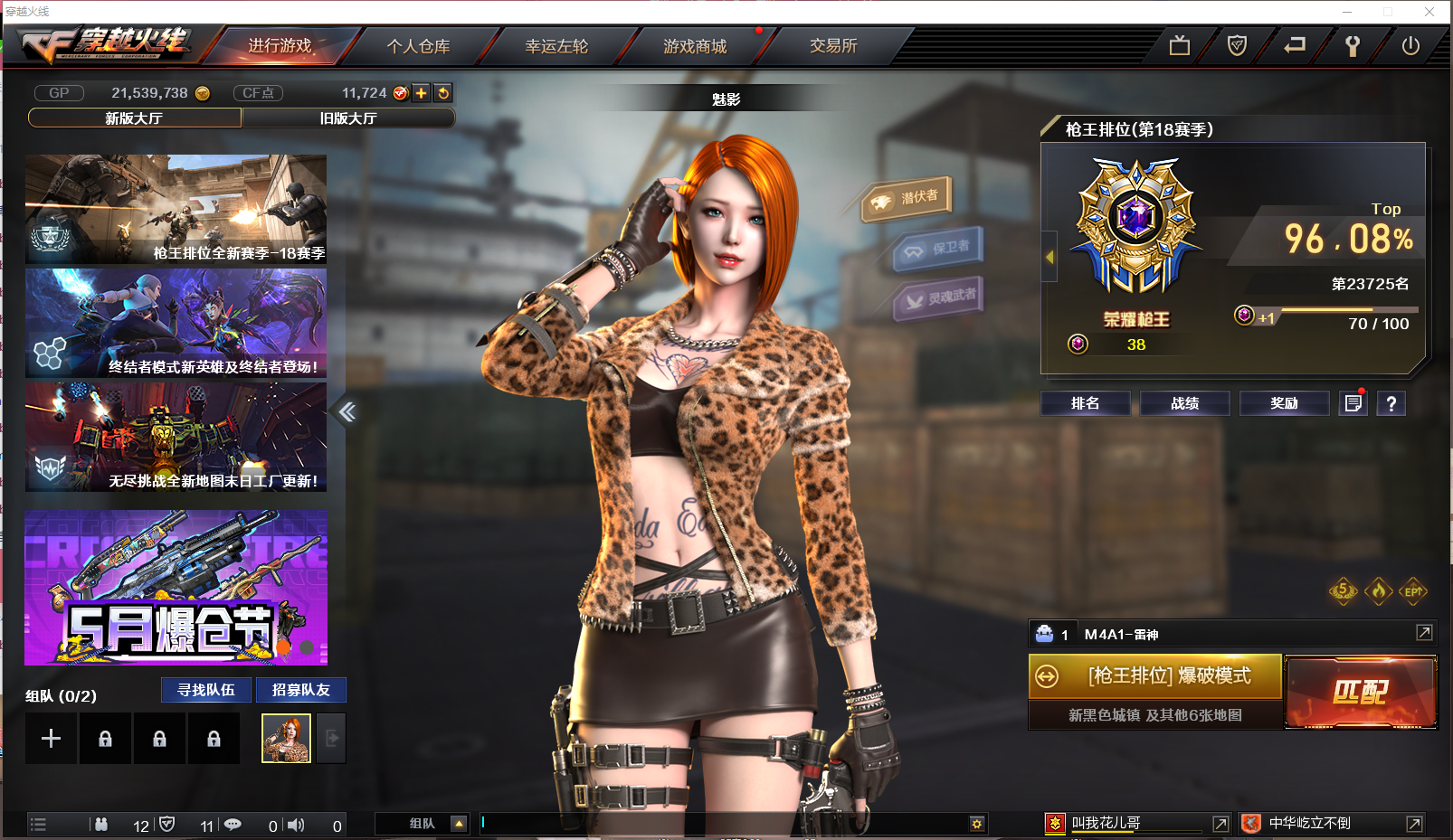1453x840 pixels.
Task: Switch to 旧版大厅 old lobby
Action: coord(348,118)
